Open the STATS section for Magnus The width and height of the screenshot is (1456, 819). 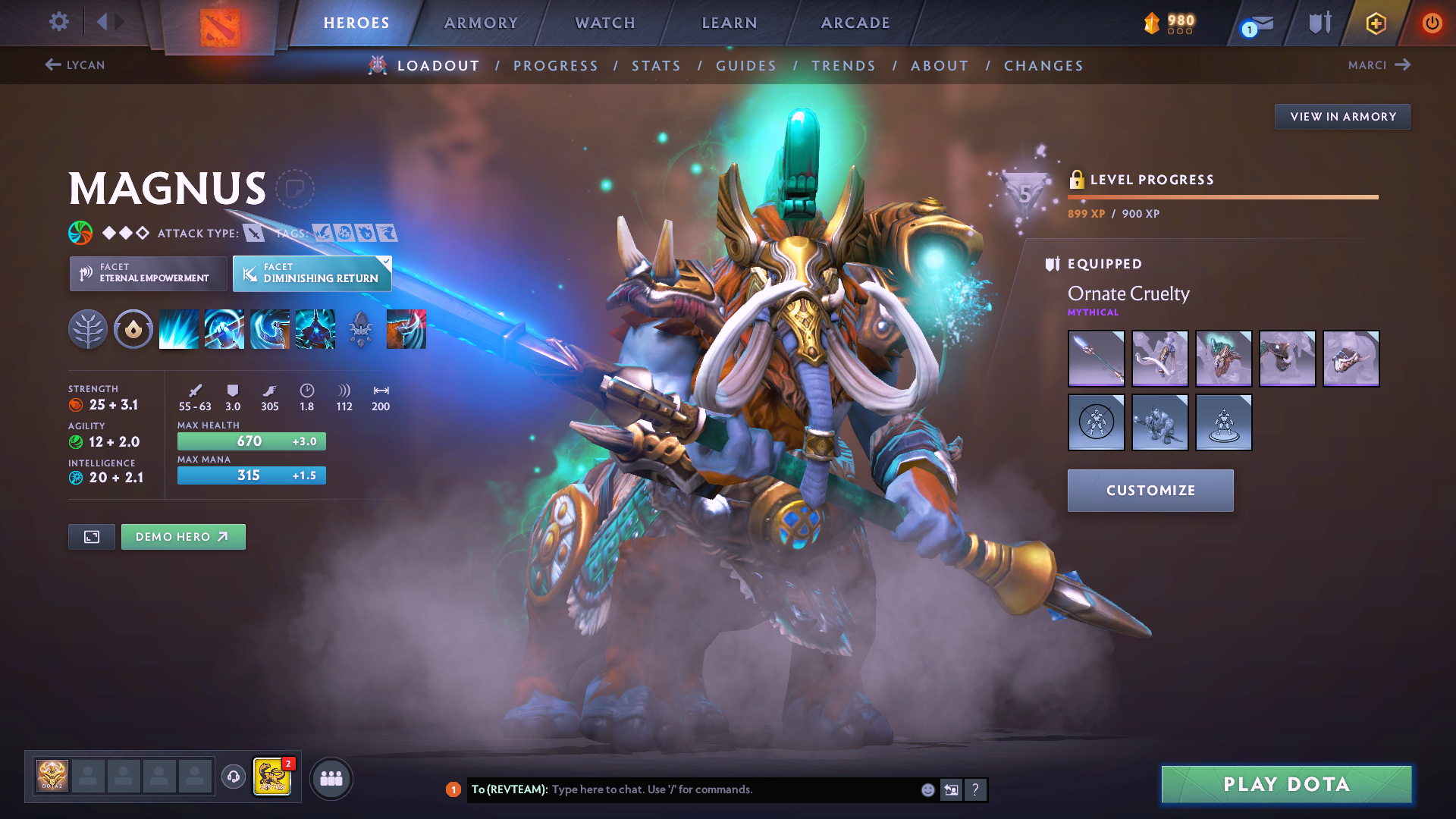(657, 65)
